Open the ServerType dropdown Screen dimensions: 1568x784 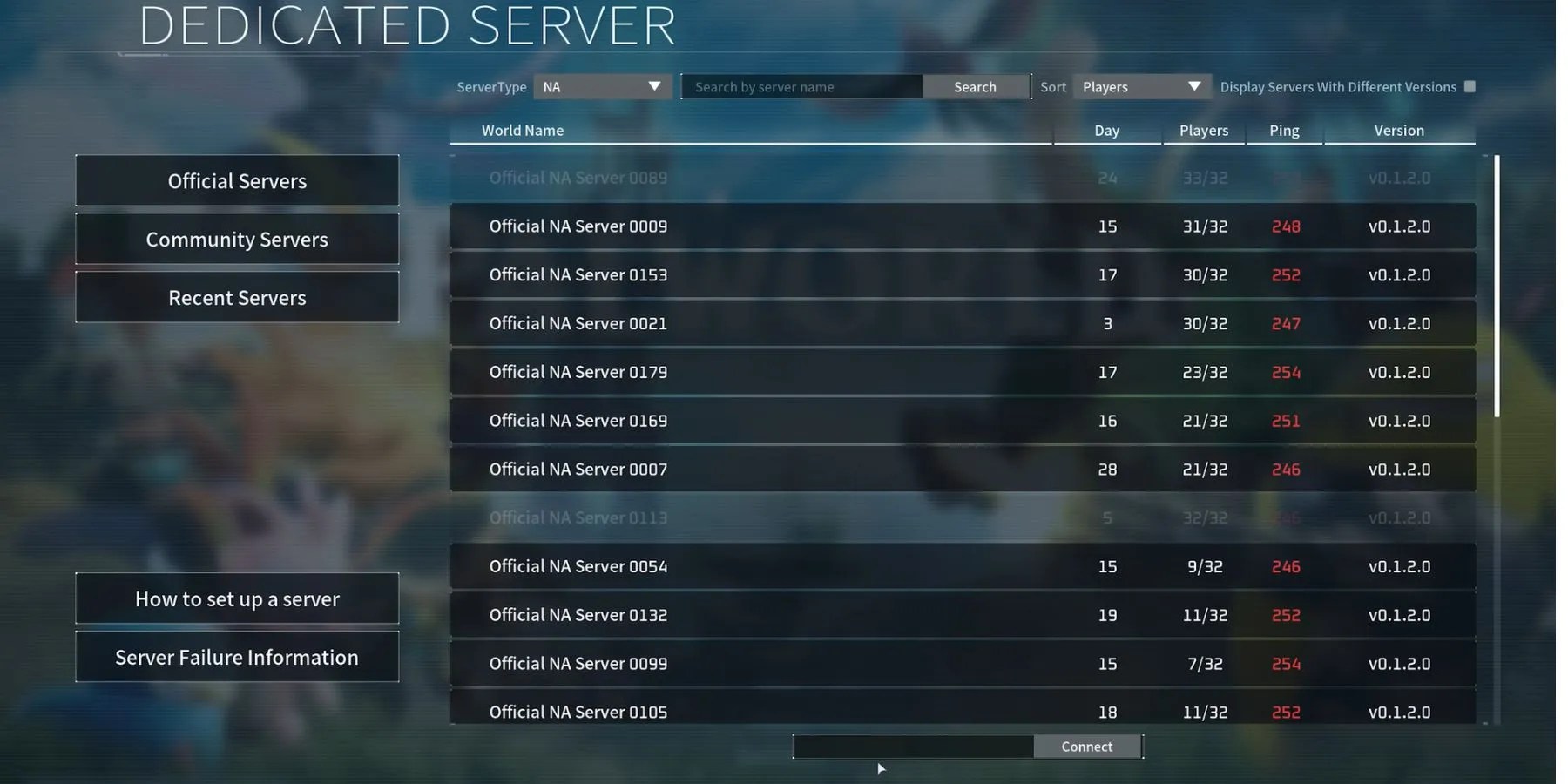coord(601,86)
